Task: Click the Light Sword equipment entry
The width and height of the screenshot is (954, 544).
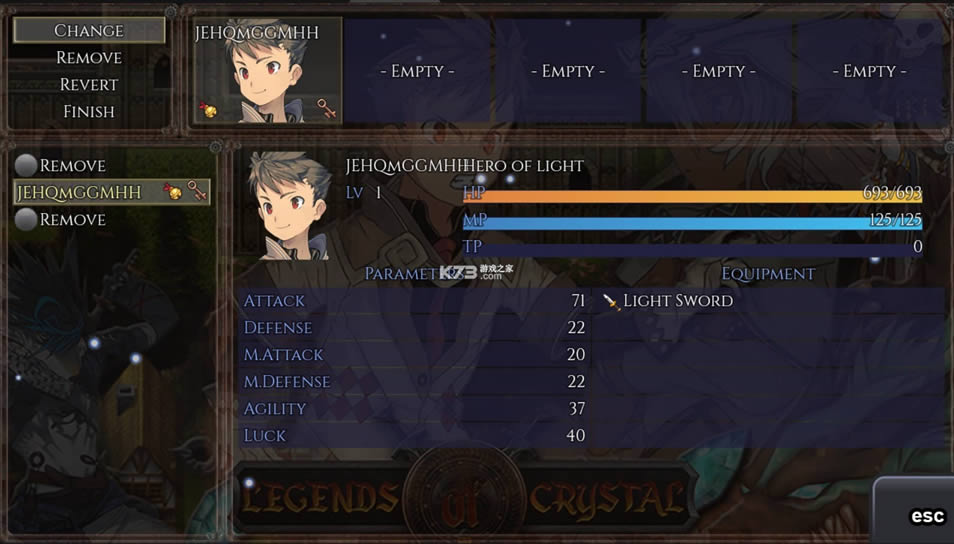Action: 677,301
